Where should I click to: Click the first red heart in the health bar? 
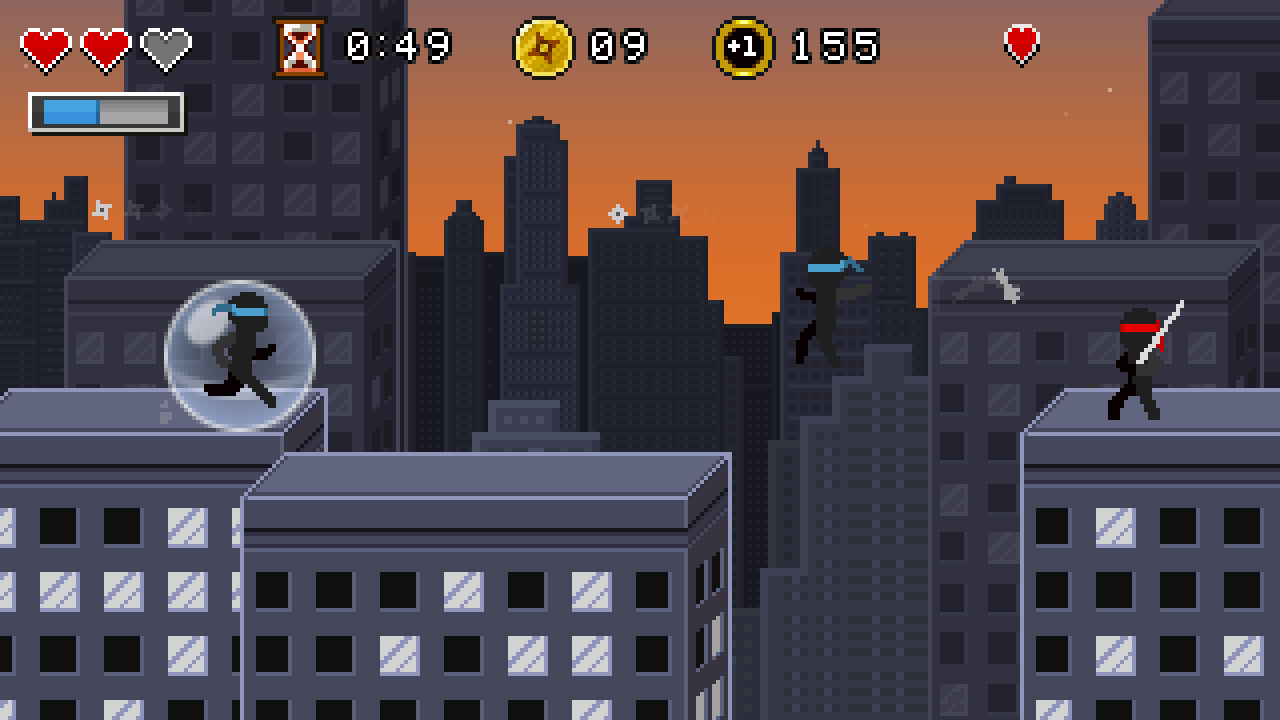pyautogui.click(x=45, y=45)
